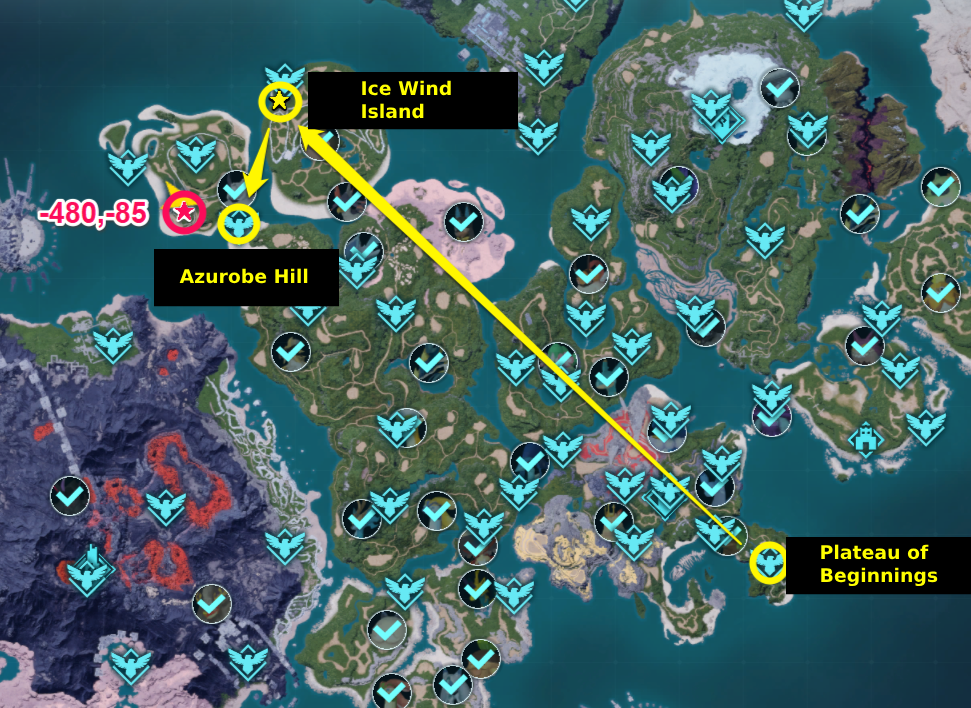Viewport: 971px width, 708px height.
Task: Select the castle tower map icon
Action: 865,438
